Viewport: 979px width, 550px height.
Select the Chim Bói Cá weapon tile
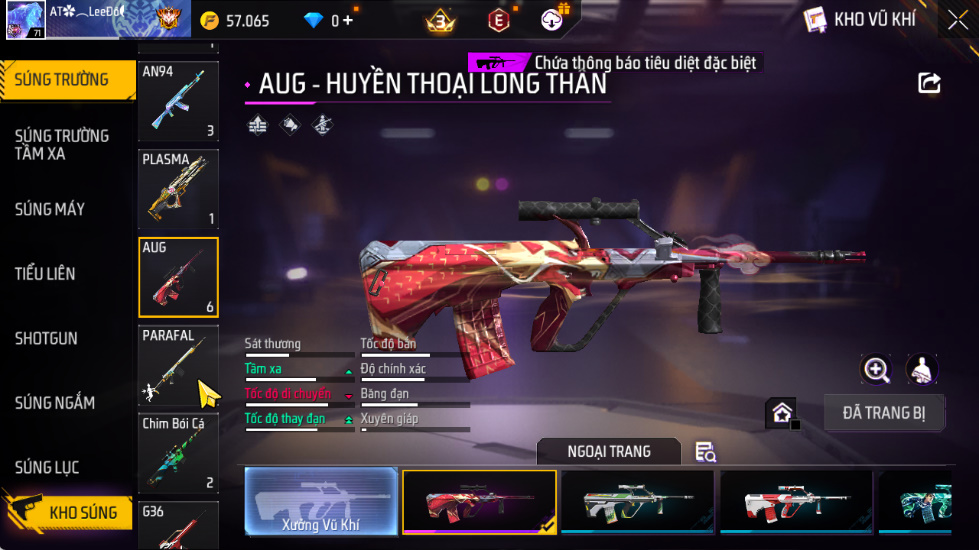[x=178, y=453]
